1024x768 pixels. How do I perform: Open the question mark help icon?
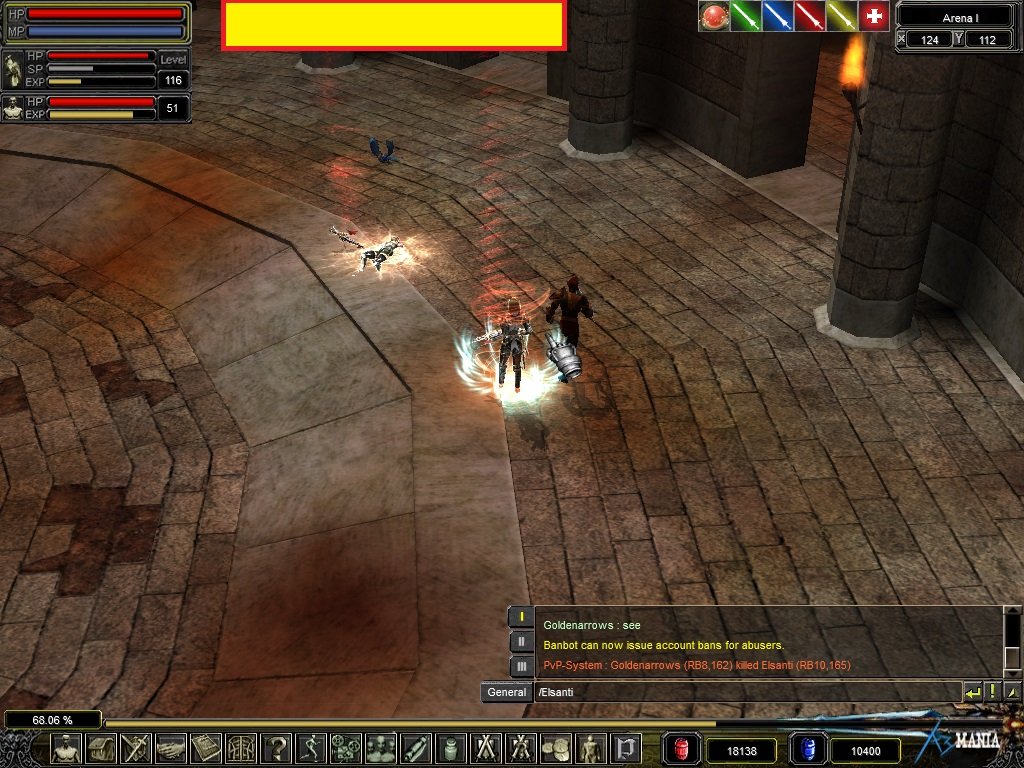point(276,748)
